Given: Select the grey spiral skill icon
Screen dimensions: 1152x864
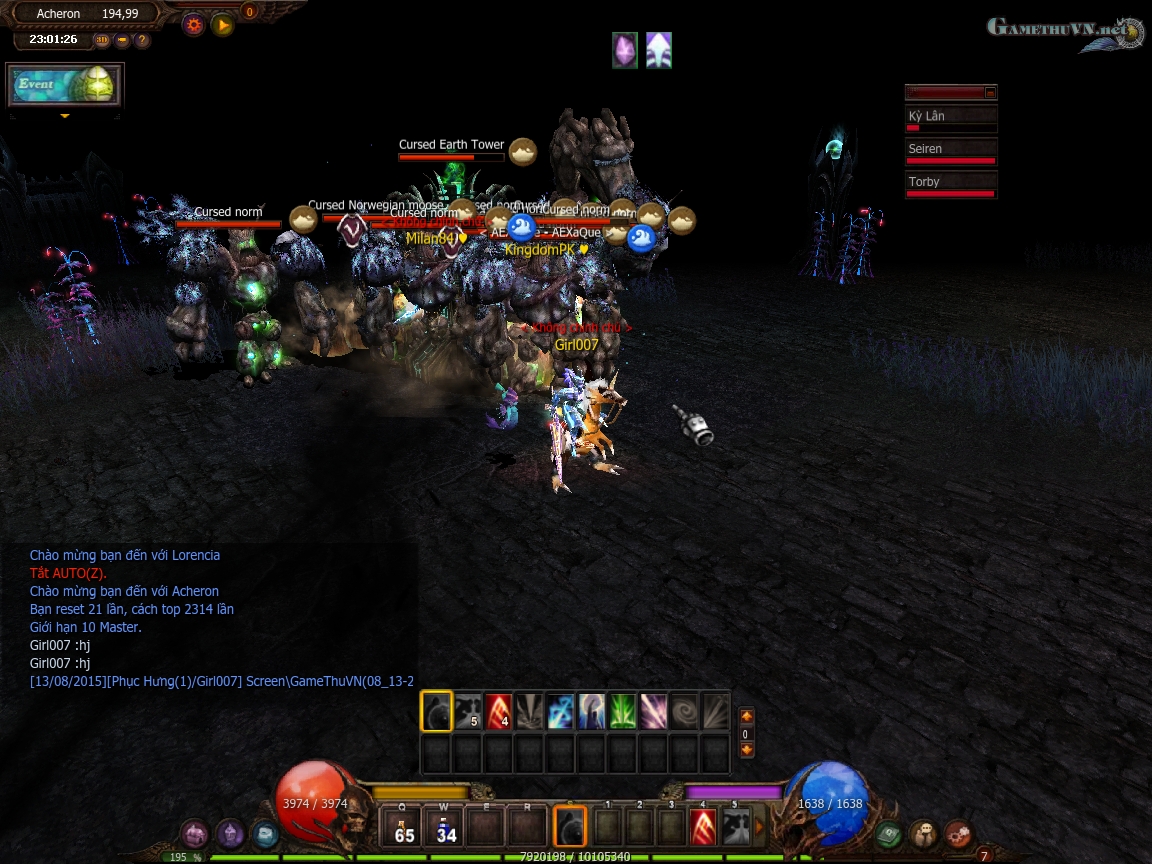Looking at the screenshot, I should tap(685, 711).
